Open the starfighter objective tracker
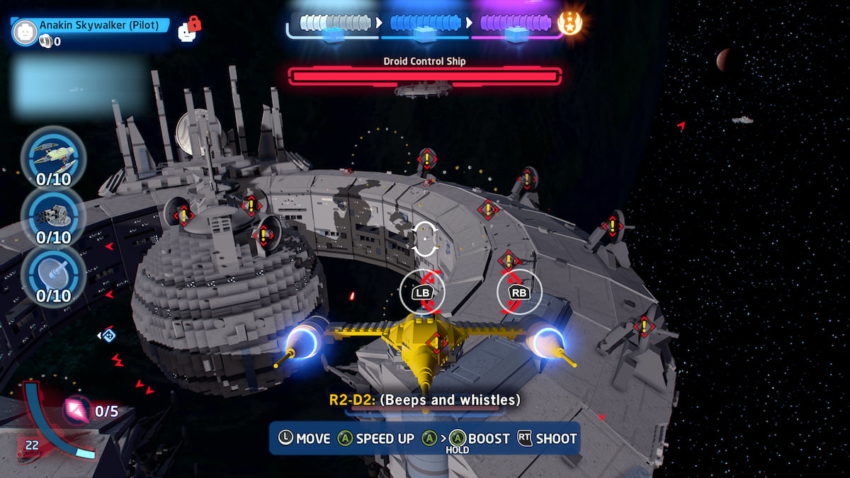The image size is (850, 478). (53, 154)
